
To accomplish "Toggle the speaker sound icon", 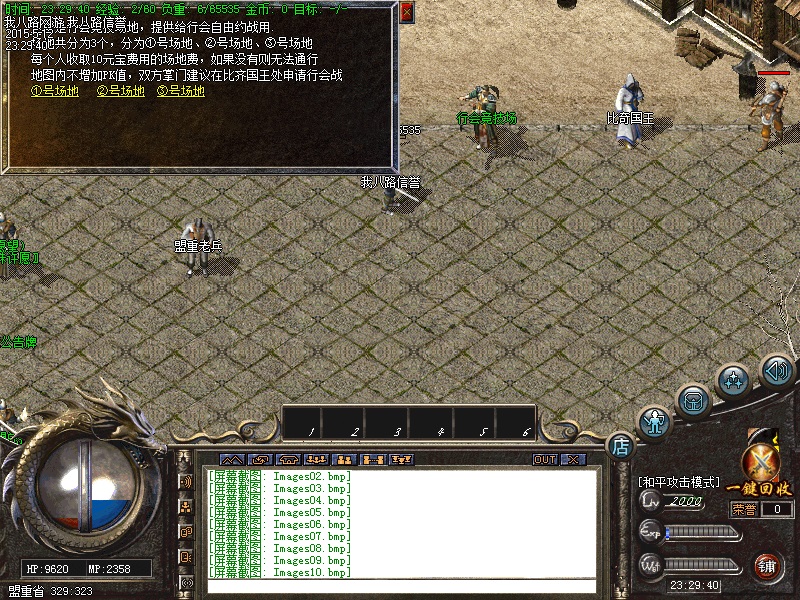I will (x=776, y=368).
